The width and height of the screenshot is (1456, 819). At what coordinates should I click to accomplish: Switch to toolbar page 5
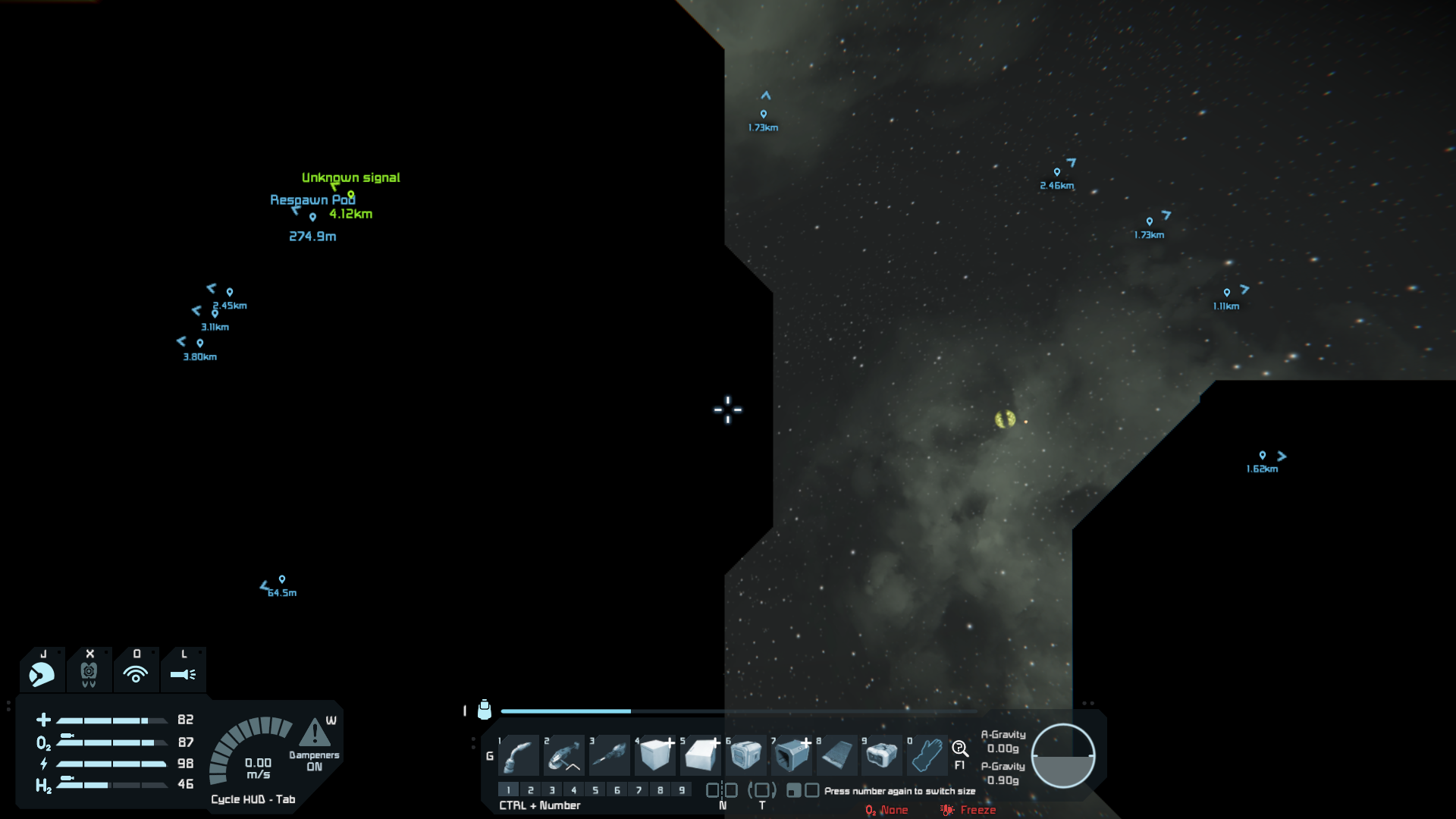pyautogui.click(x=595, y=790)
